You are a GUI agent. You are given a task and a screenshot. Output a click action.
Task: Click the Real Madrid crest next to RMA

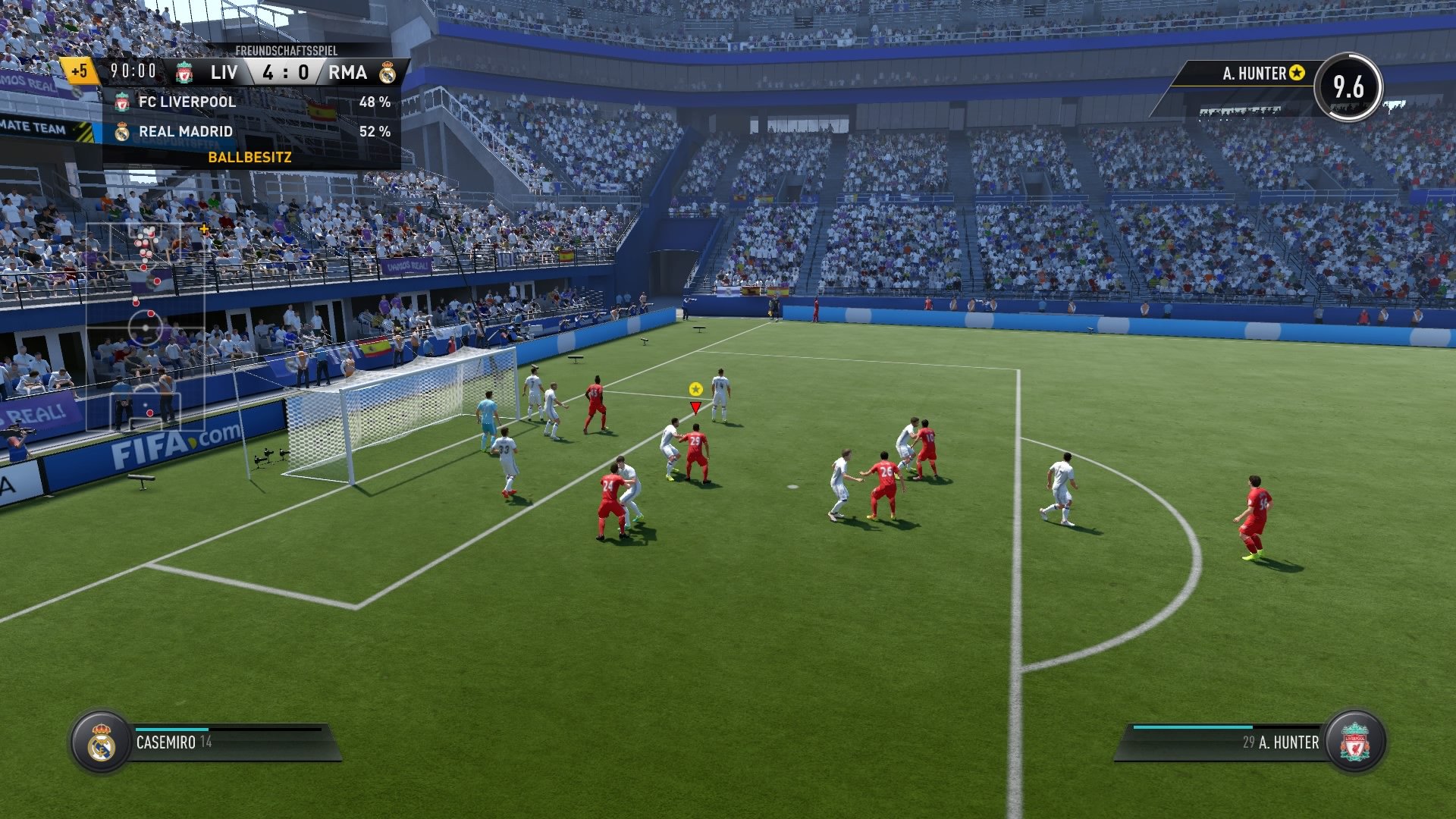point(388,74)
